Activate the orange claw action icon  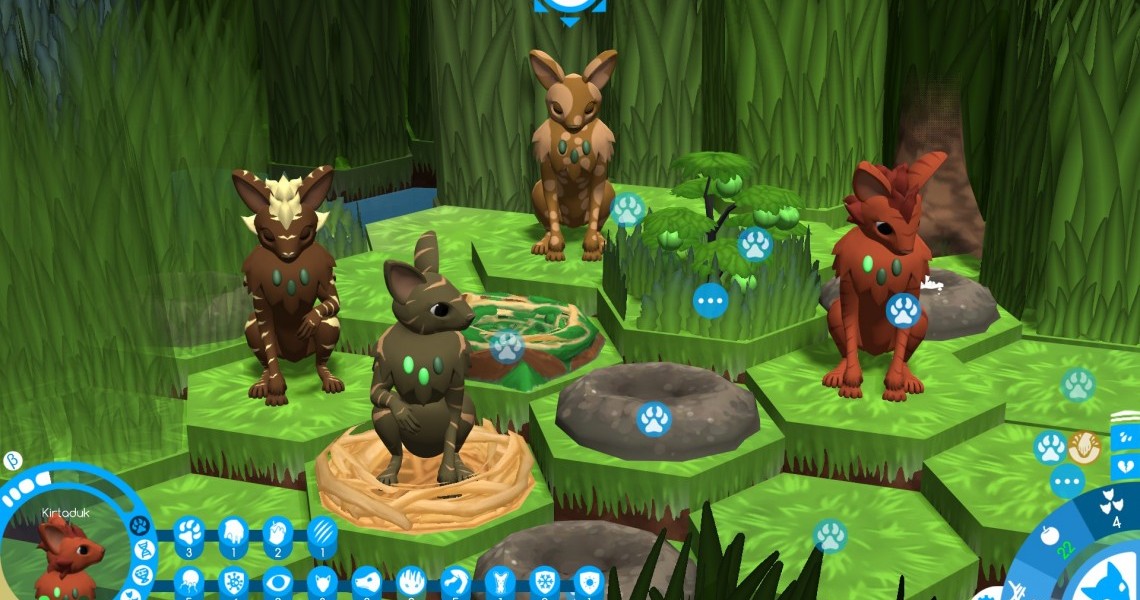click(1084, 447)
